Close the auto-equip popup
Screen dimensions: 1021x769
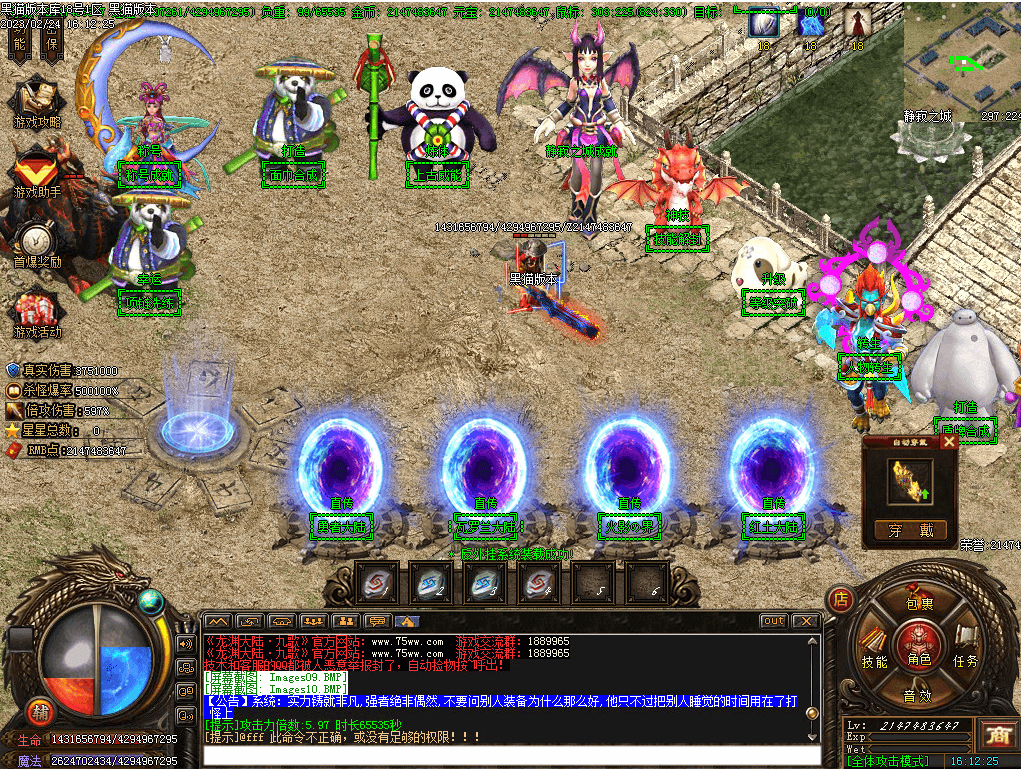pos(949,442)
